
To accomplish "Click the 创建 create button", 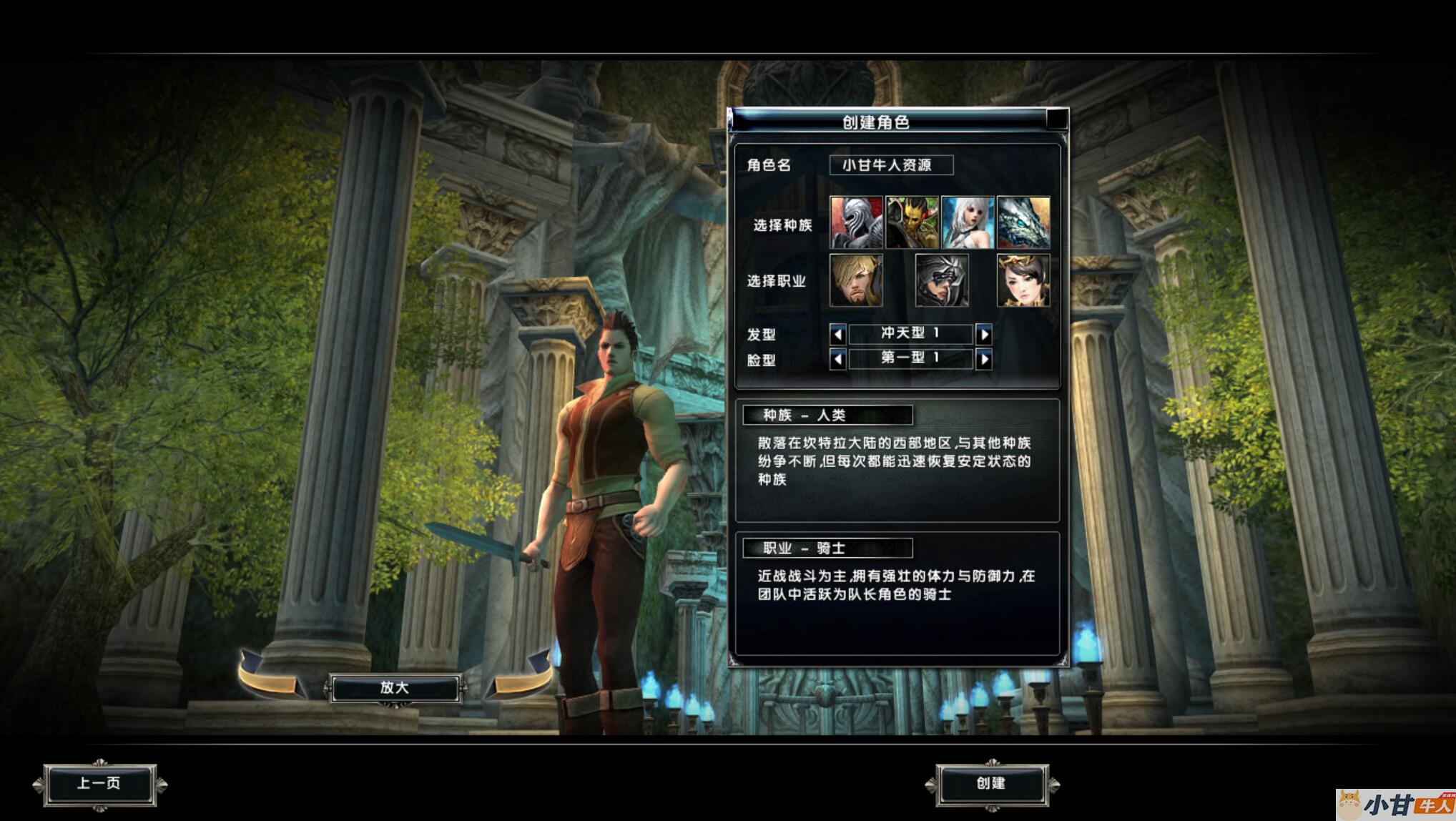I will [991, 784].
